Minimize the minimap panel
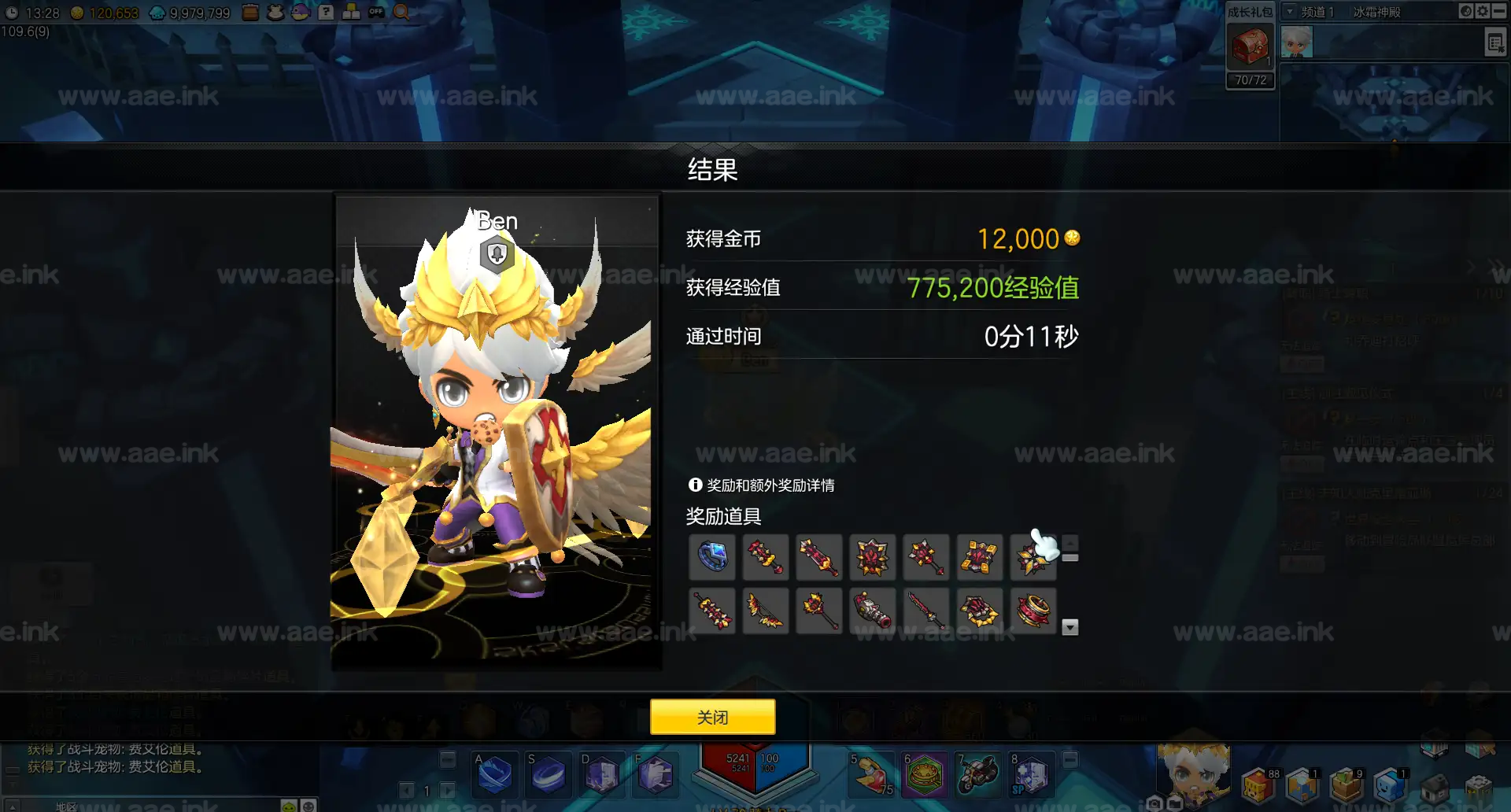Screen dimensions: 1511x812 (x=1499, y=11)
